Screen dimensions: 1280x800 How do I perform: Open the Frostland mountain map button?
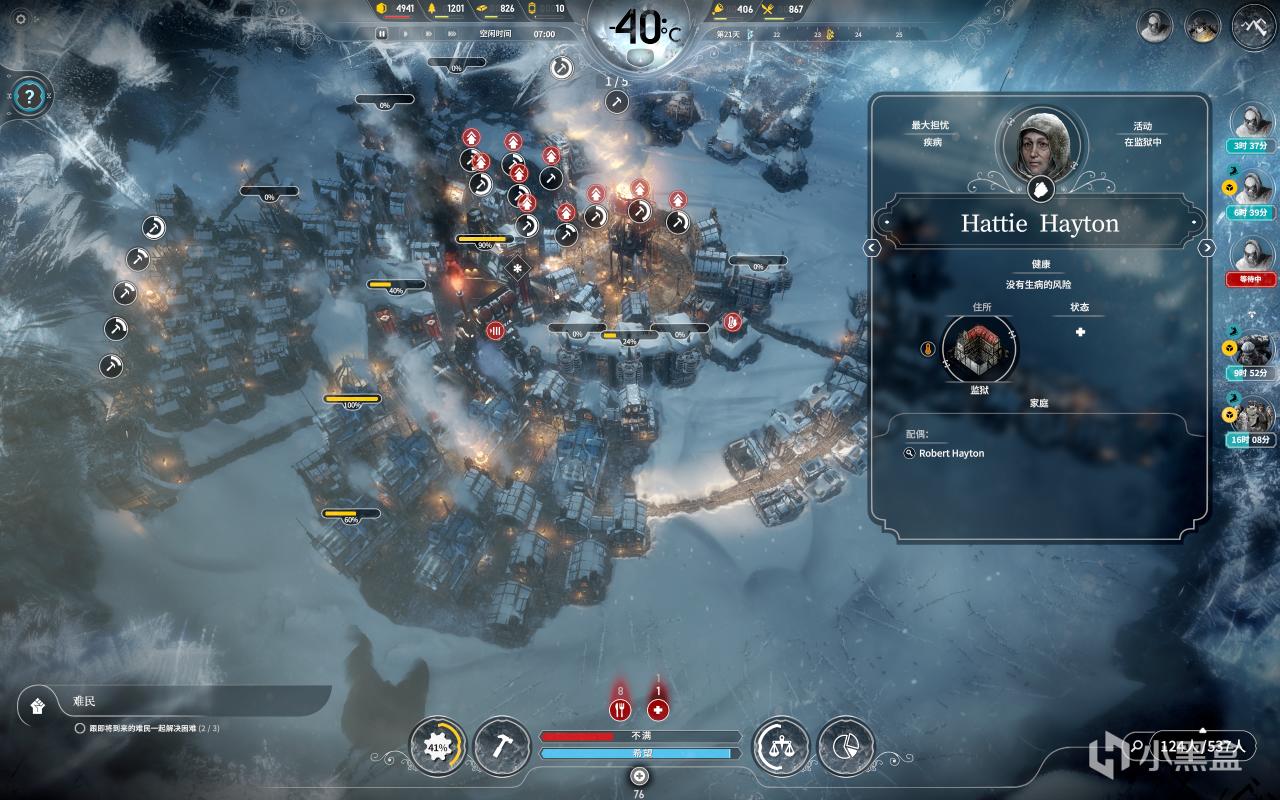[x=1254, y=26]
